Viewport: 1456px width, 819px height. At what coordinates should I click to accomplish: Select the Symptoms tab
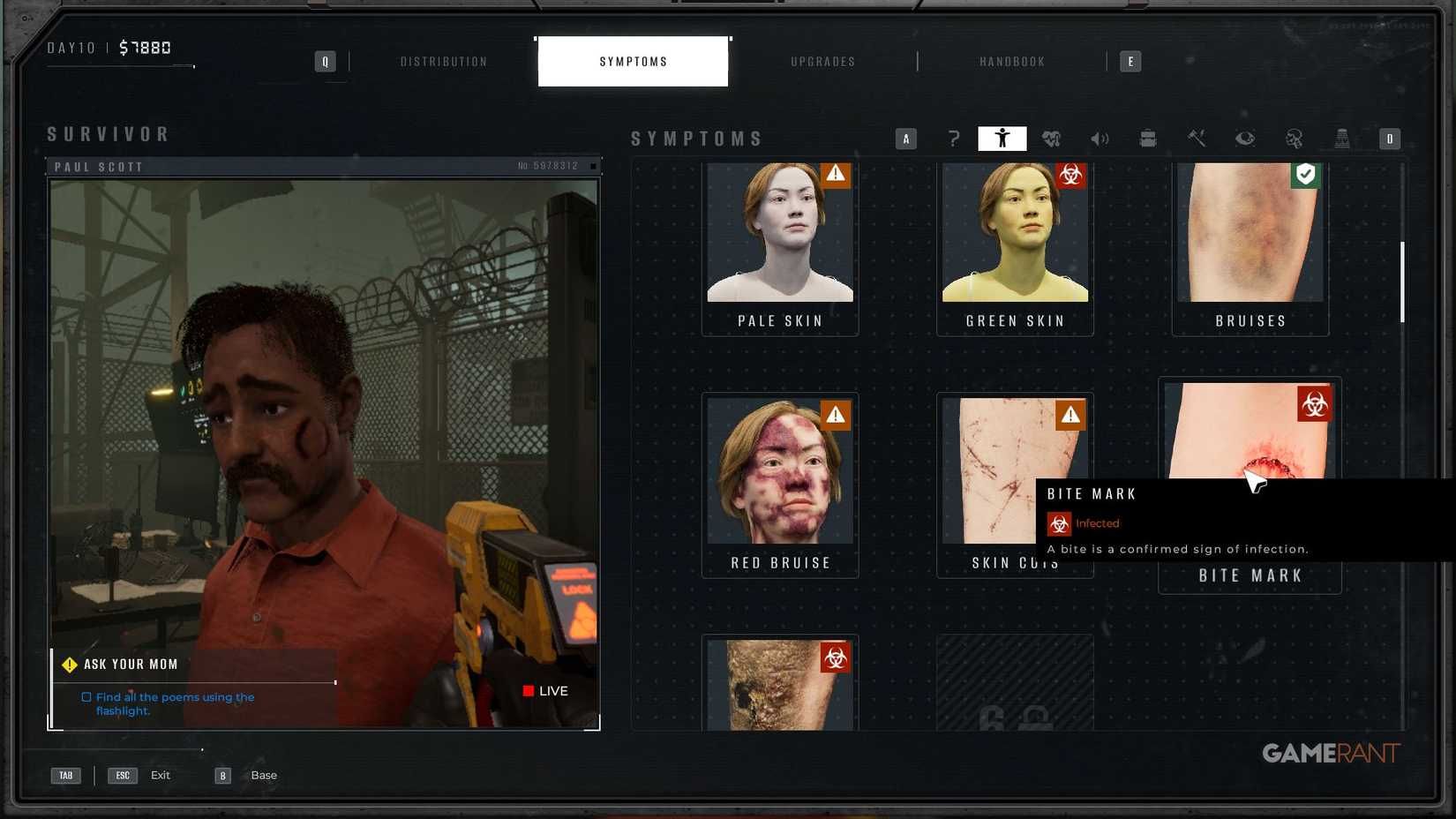click(x=633, y=62)
